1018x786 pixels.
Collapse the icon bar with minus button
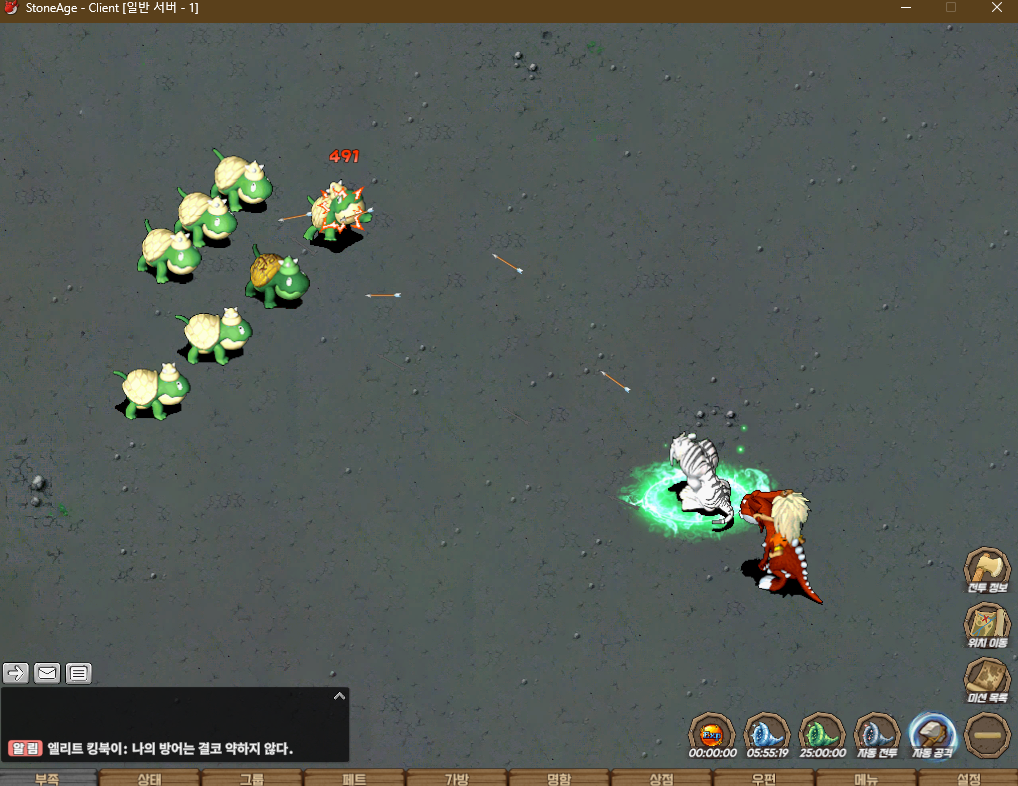(x=987, y=735)
